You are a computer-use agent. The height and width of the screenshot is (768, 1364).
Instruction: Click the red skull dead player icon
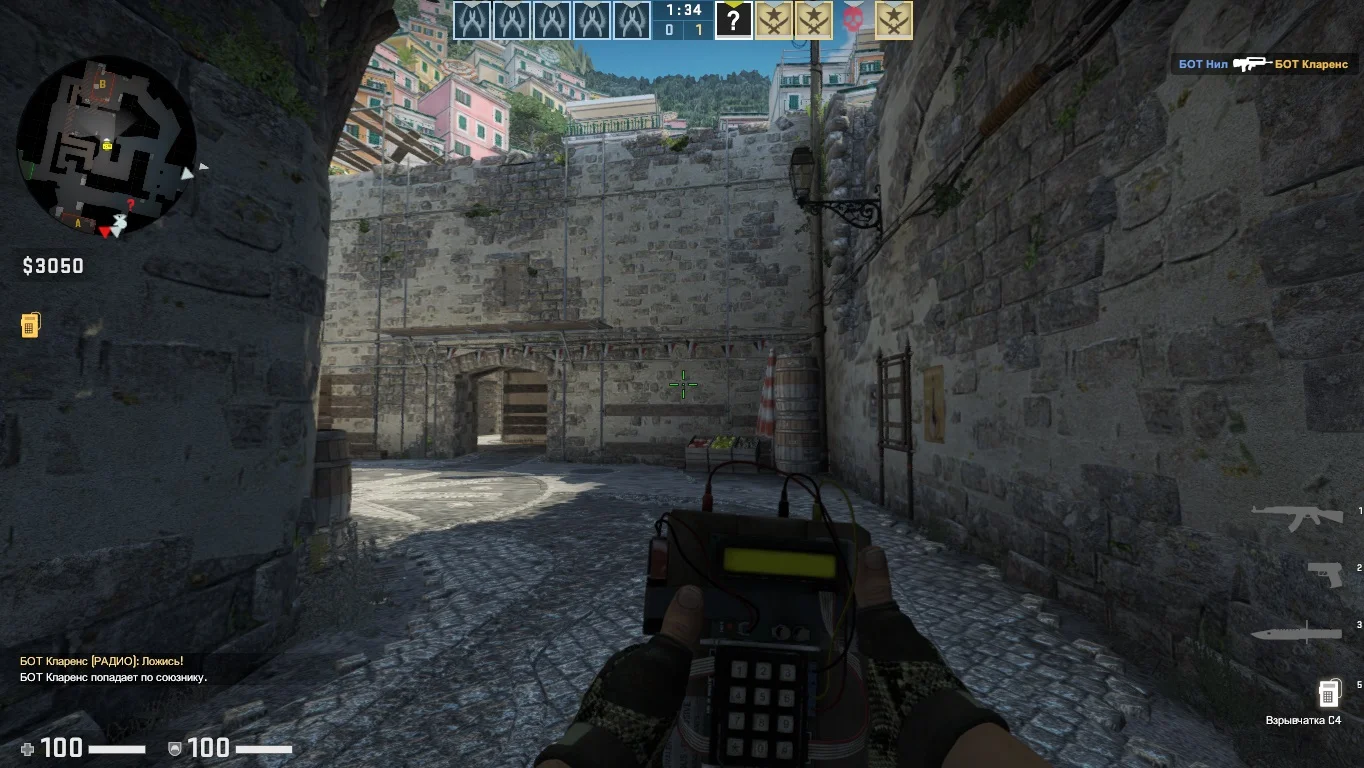coord(853,20)
